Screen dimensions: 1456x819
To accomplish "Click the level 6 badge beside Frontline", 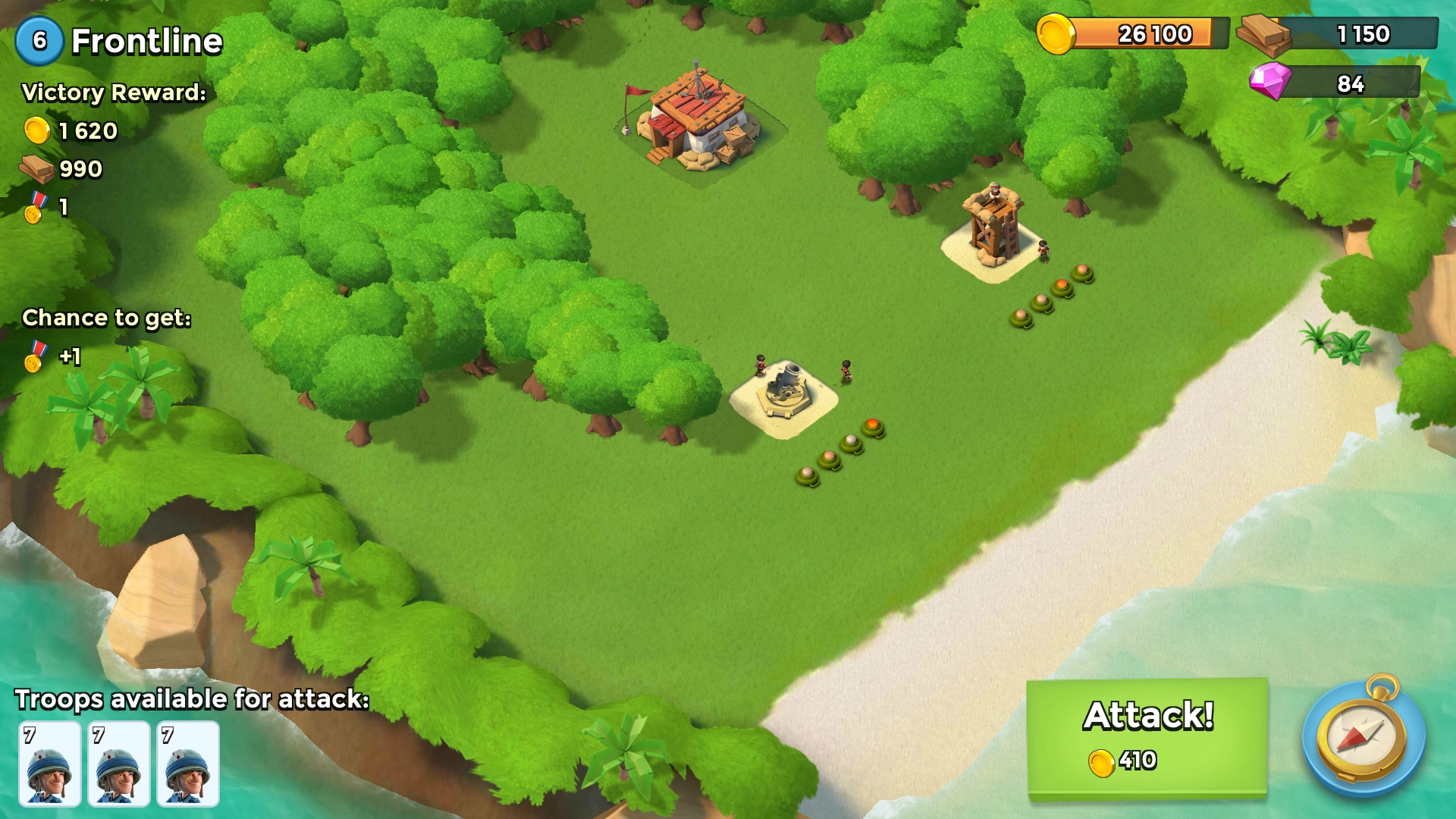I will (x=40, y=40).
